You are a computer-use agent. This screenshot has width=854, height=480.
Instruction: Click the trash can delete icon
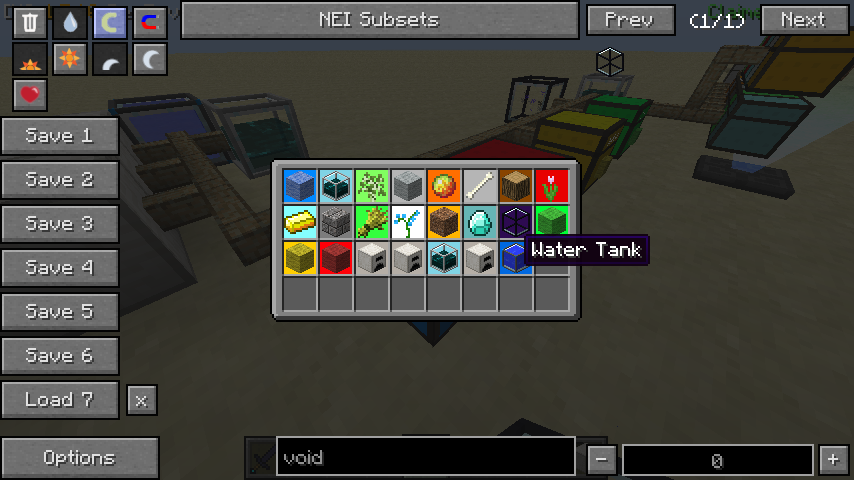coord(30,22)
